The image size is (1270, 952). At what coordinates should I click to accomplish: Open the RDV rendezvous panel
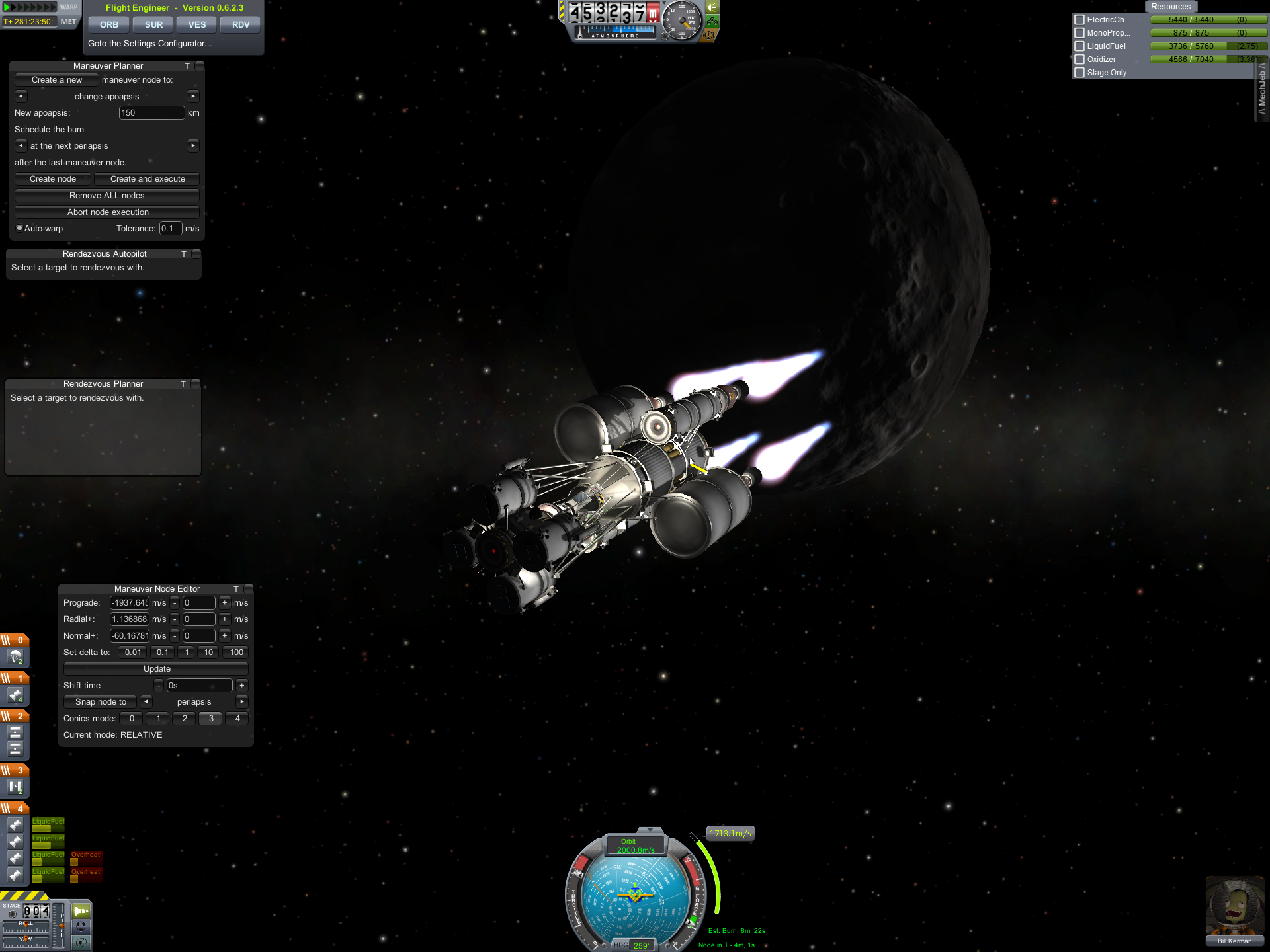coord(241,25)
